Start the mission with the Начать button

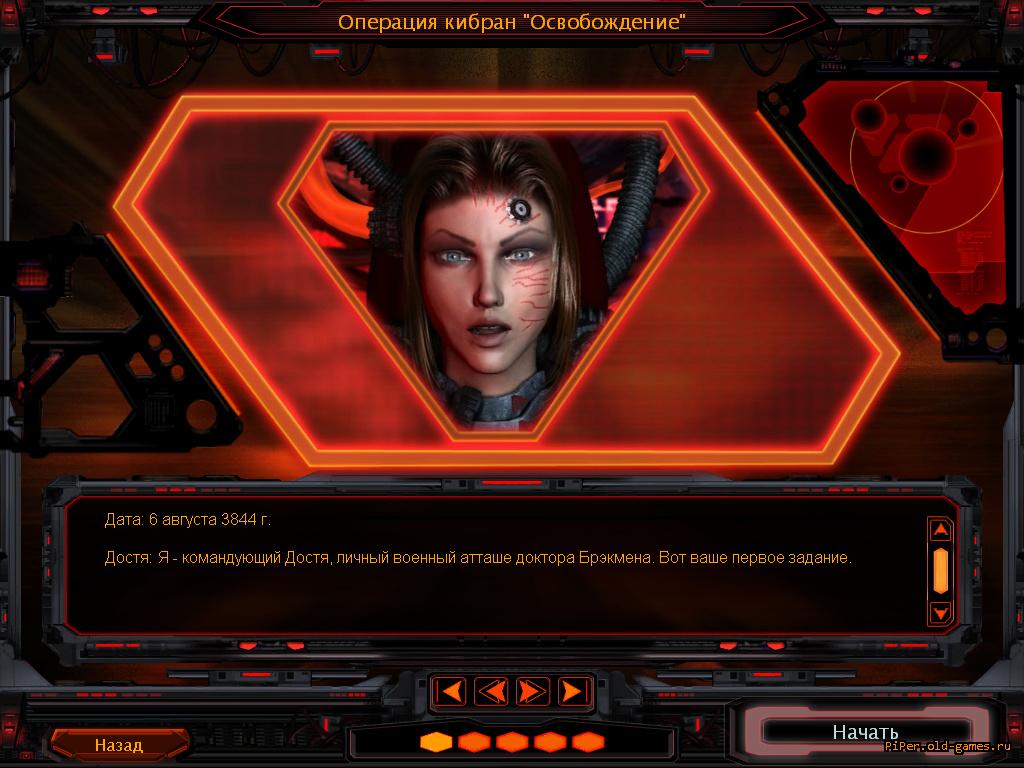tap(865, 732)
